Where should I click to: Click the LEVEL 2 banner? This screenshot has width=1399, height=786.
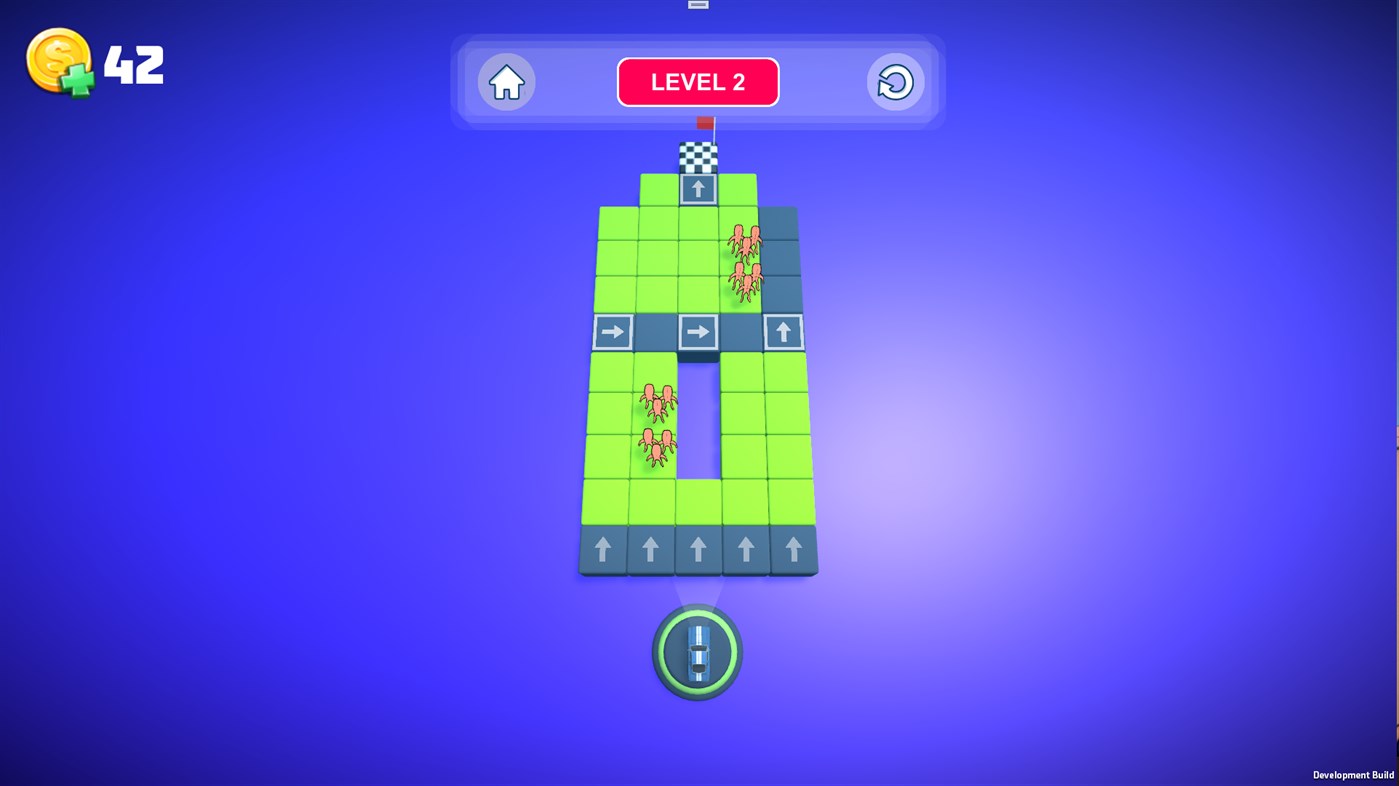[698, 81]
